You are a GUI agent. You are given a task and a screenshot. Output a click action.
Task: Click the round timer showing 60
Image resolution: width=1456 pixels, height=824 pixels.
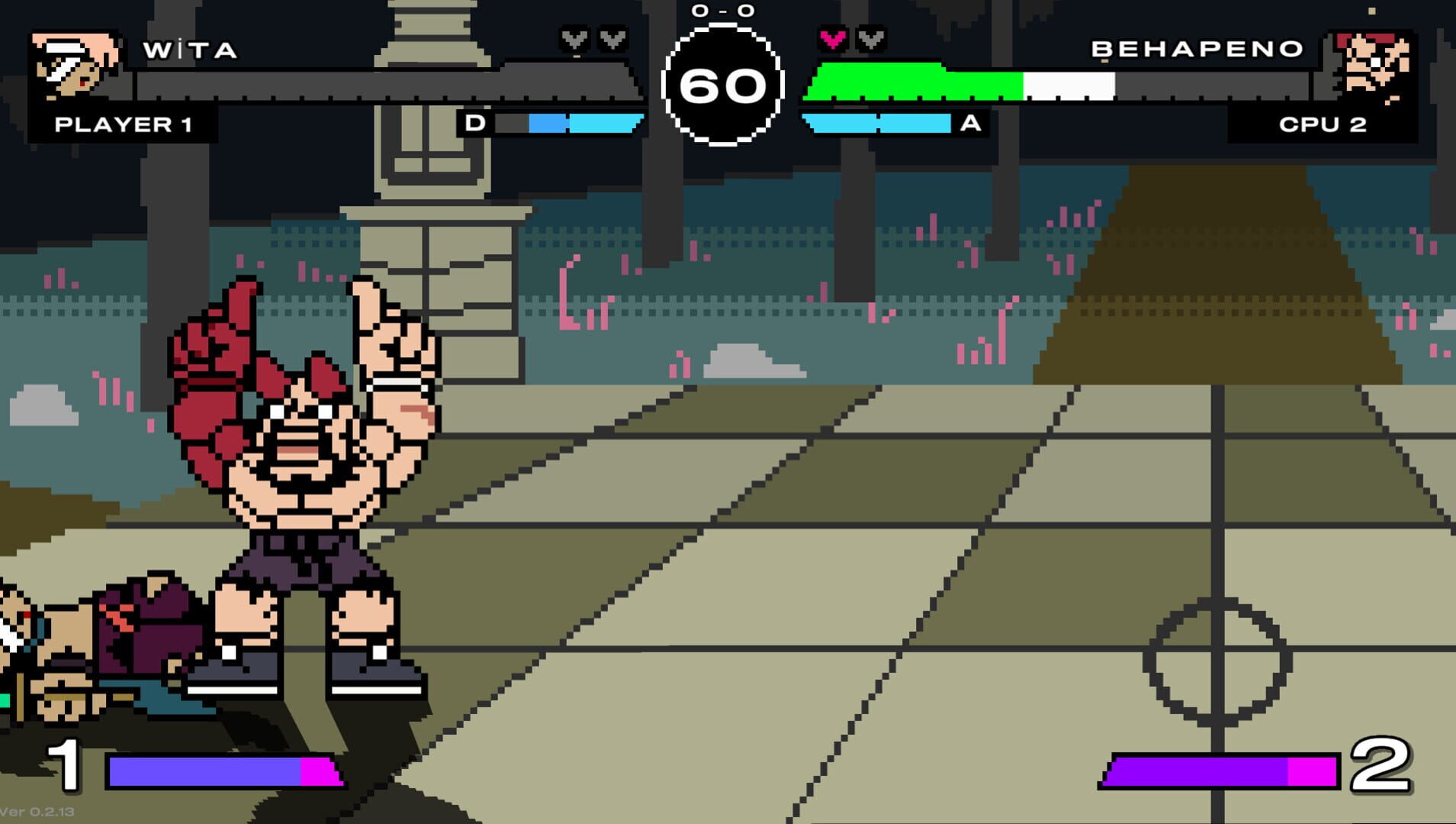[725, 85]
